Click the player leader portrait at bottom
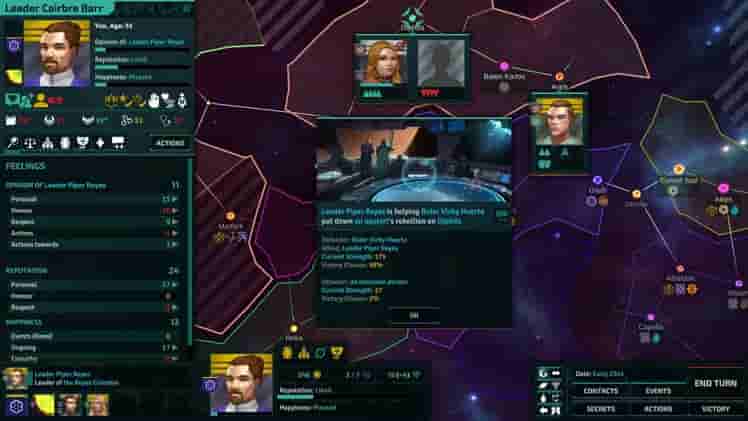The width and height of the screenshot is (748, 421). point(242,382)
